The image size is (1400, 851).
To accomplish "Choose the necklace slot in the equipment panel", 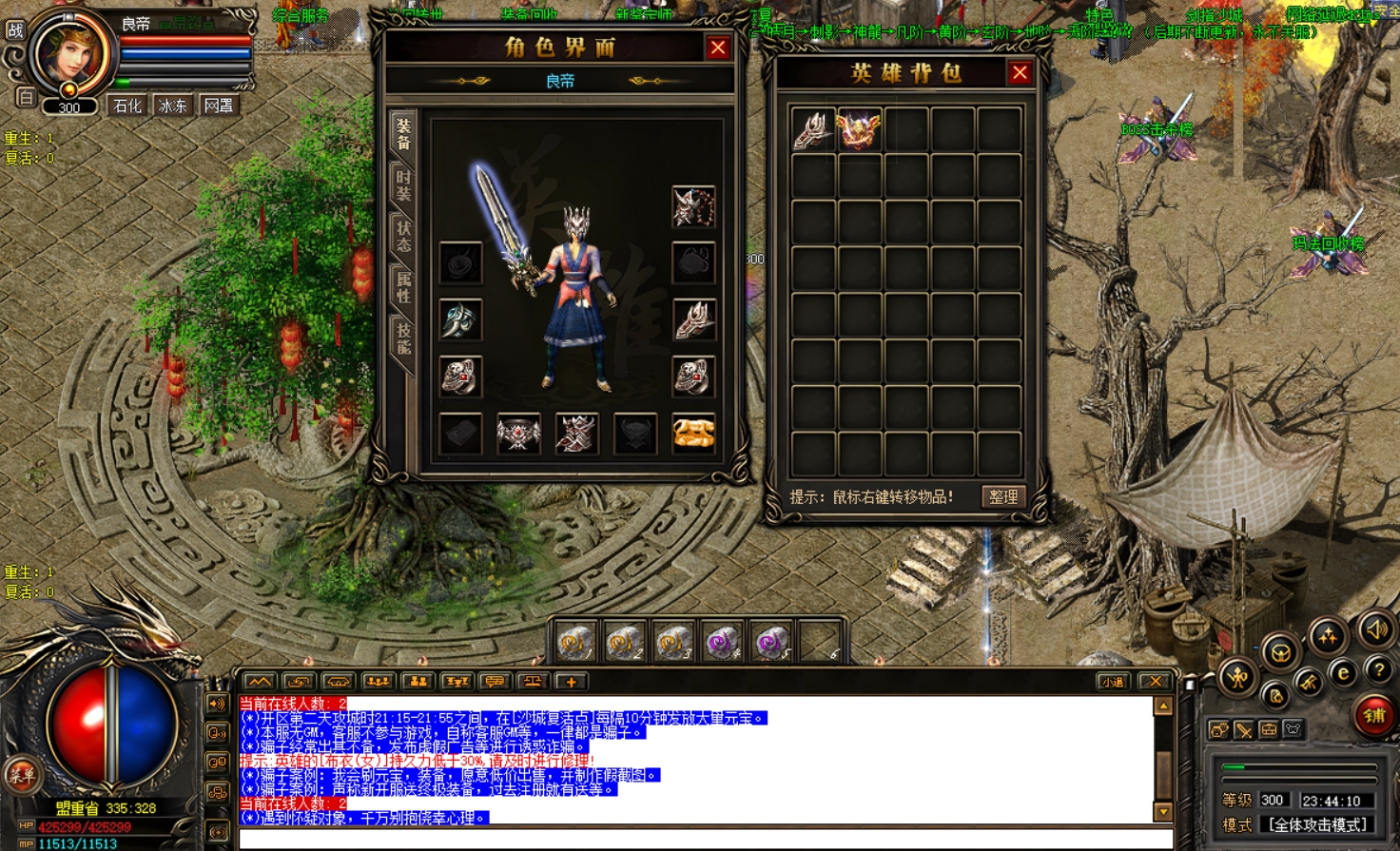I will tap(693, 206).
